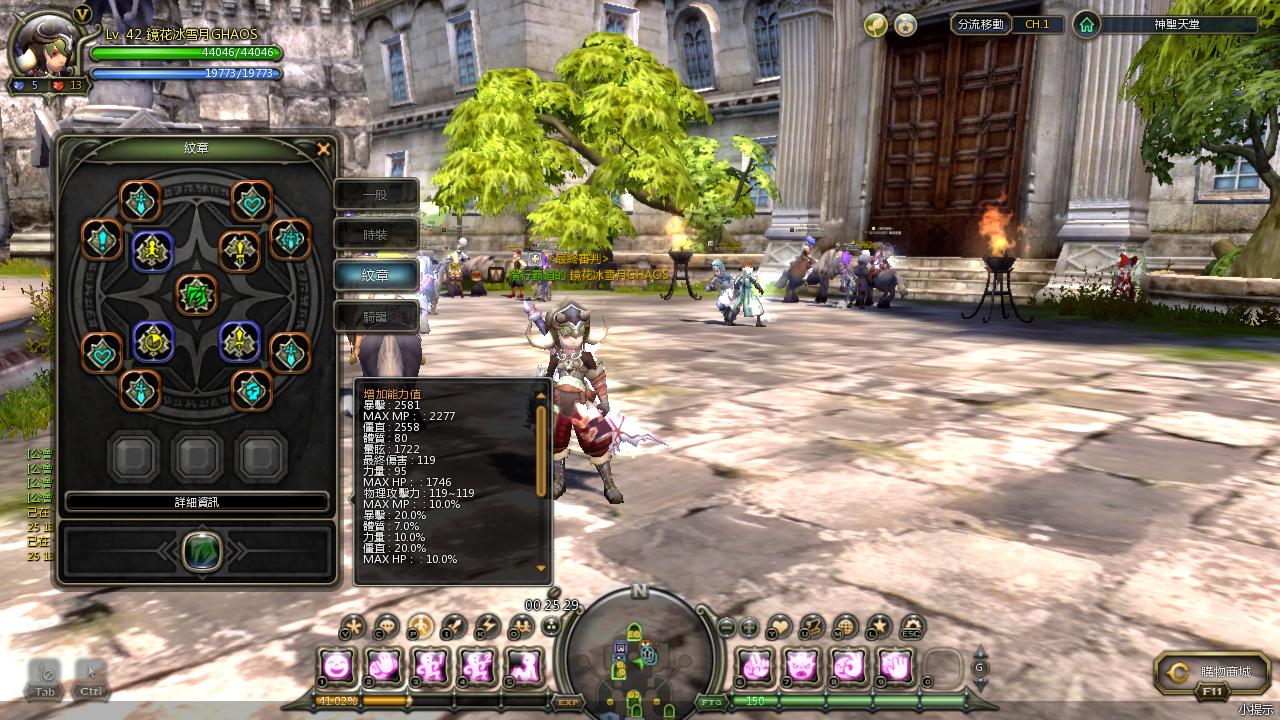The height and width of the screenshot is (720, 1280).
Task: Click the green house town icon
Action: pos(1087,24)
